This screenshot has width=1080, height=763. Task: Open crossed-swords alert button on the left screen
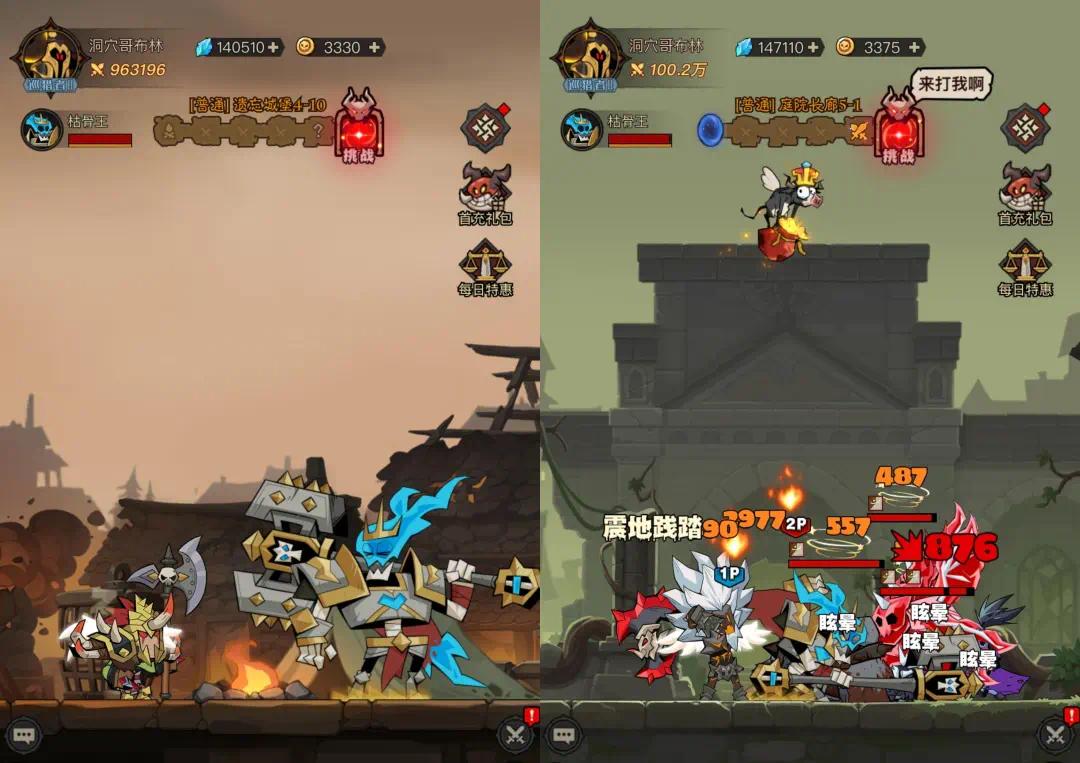[x=516, y=735]
